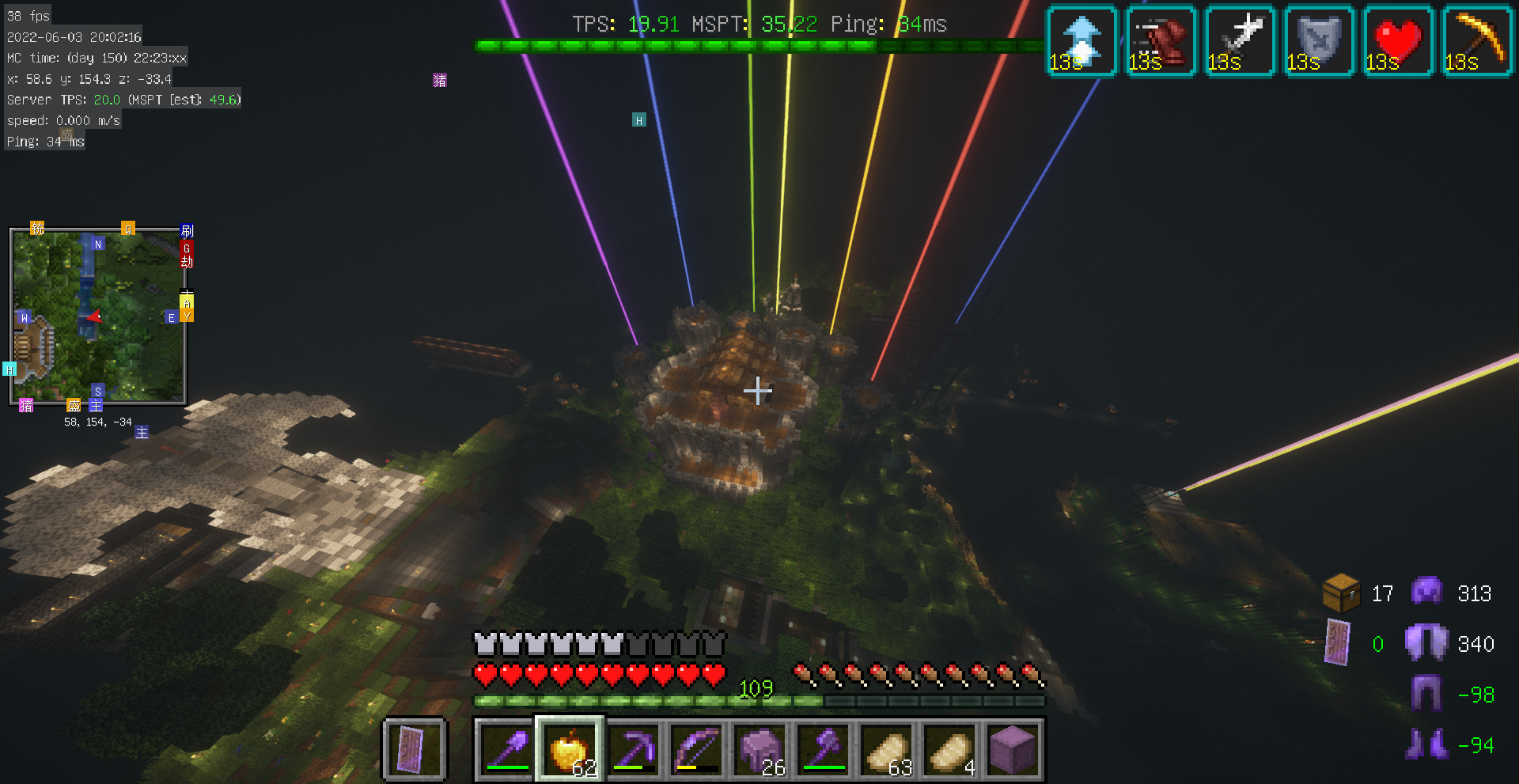The width and height of the screenshot is (1519, 784).
Task: Select the purple shulker box slot
Action: tap(1013, 748)
